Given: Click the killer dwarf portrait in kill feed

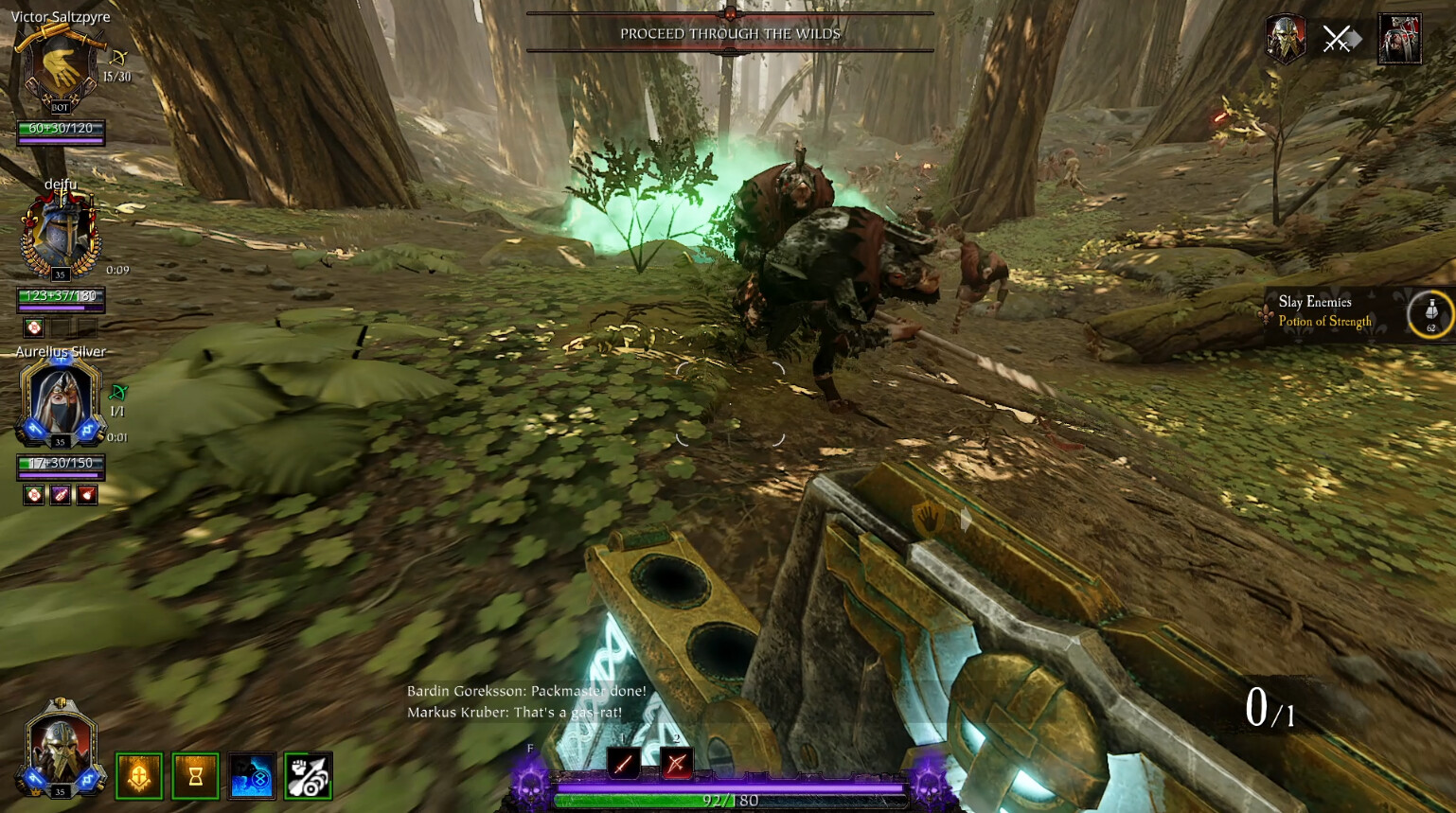Looking at the screenshot, I should point(1285,40).
